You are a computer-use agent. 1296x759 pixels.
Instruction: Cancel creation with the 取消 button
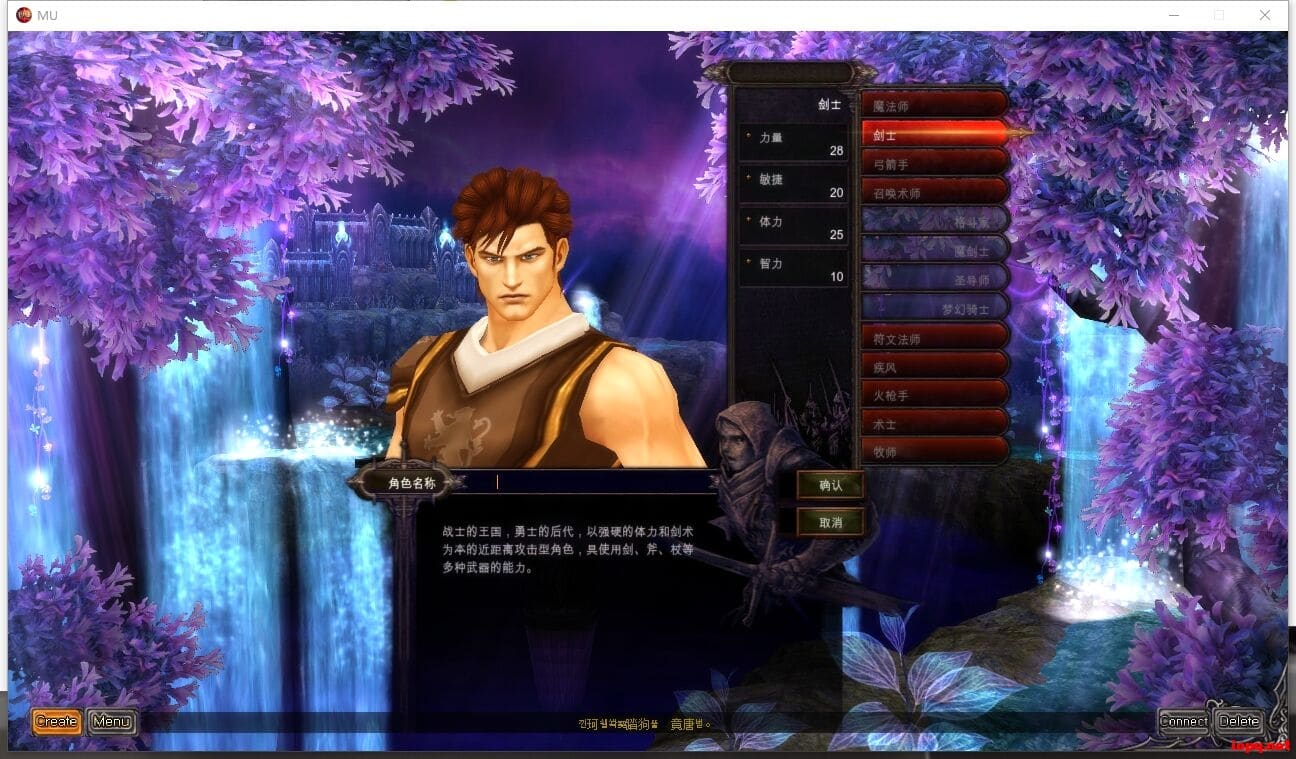831,520
